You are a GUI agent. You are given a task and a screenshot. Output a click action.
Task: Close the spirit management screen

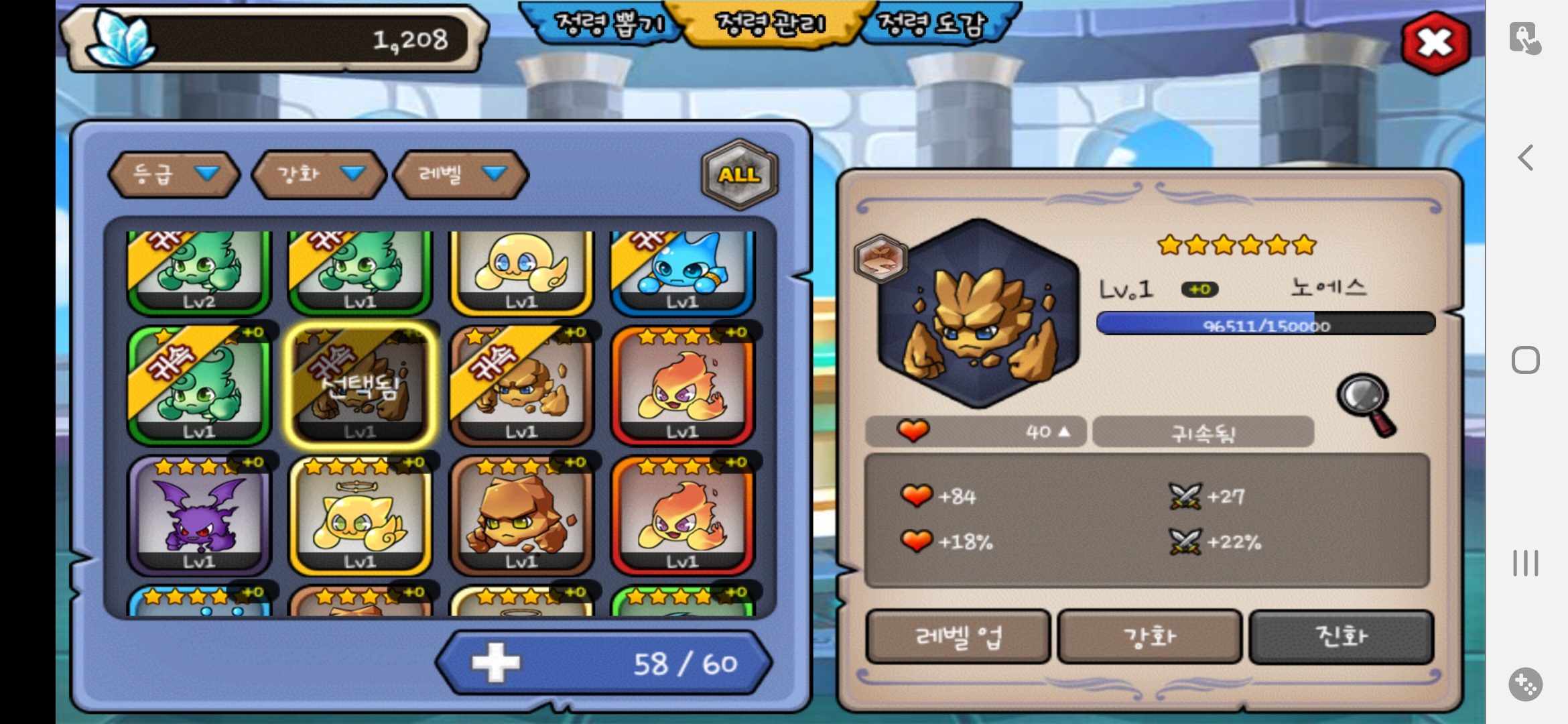(1435, 44)
